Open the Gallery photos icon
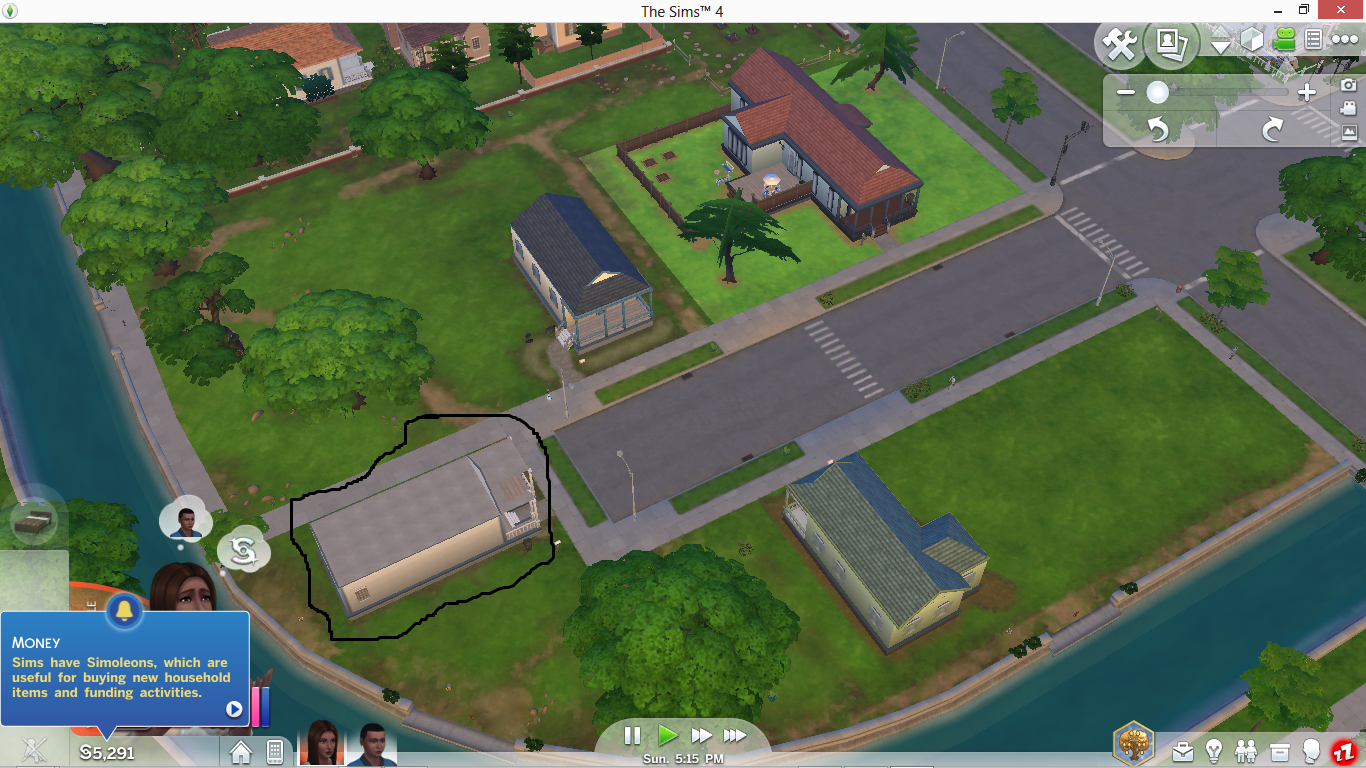The width and height of the screenshot is (1366, 768). coord(1171,44)
